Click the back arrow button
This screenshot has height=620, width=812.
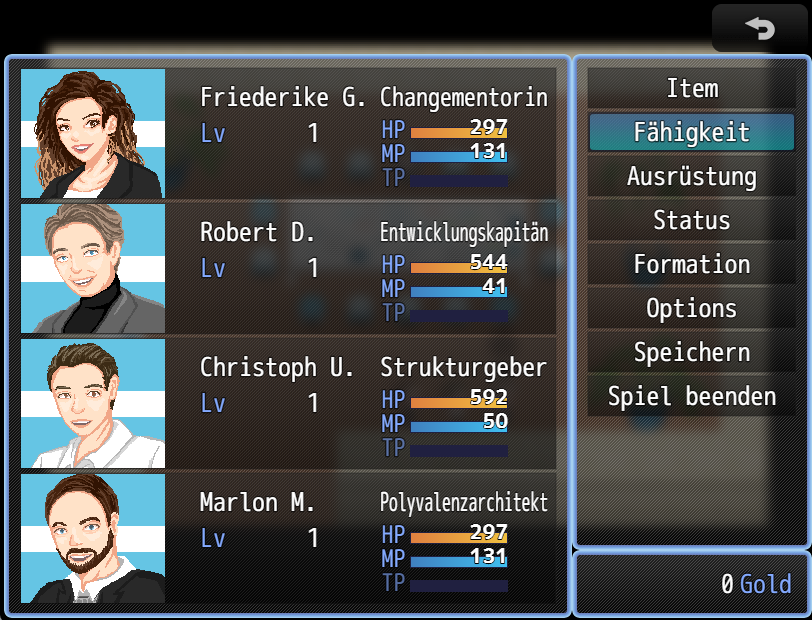point(760,29)
